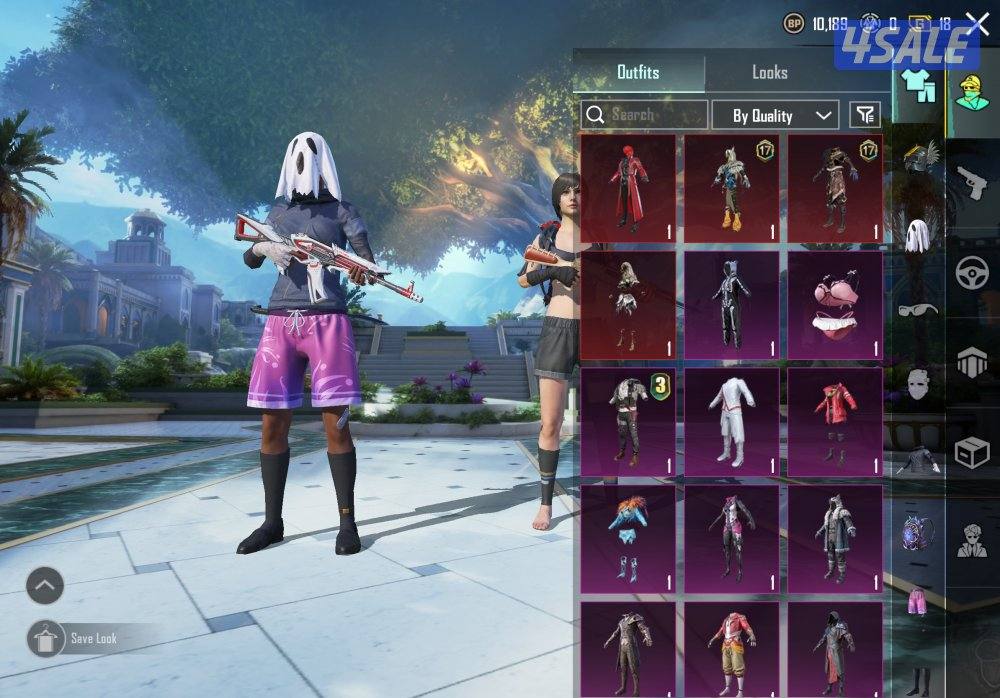The image size is (1000, 698).
Task: Select the equipped pink shorts slot
Action: tap(917, 602)
